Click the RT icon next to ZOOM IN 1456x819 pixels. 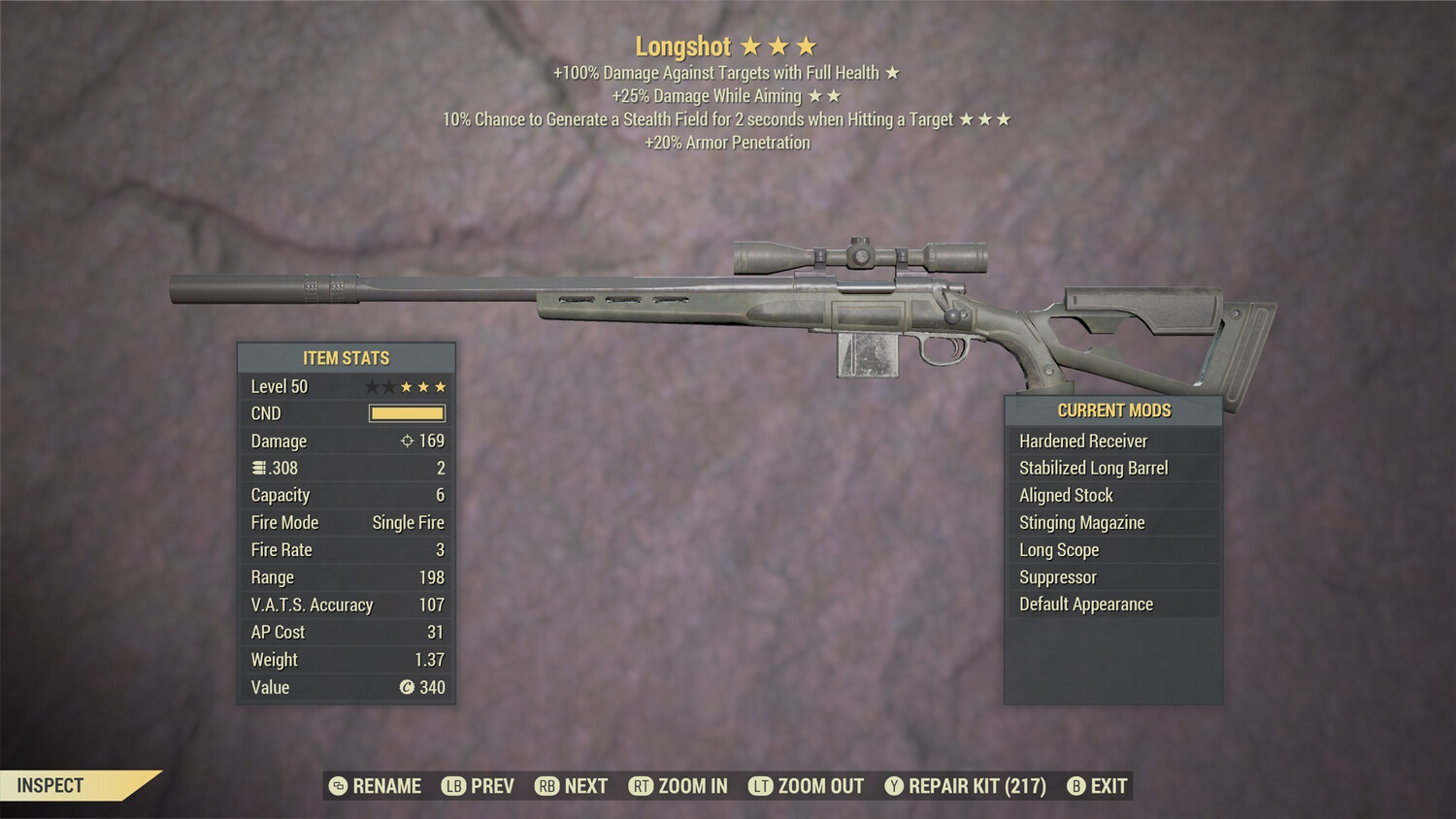point(641,786)
